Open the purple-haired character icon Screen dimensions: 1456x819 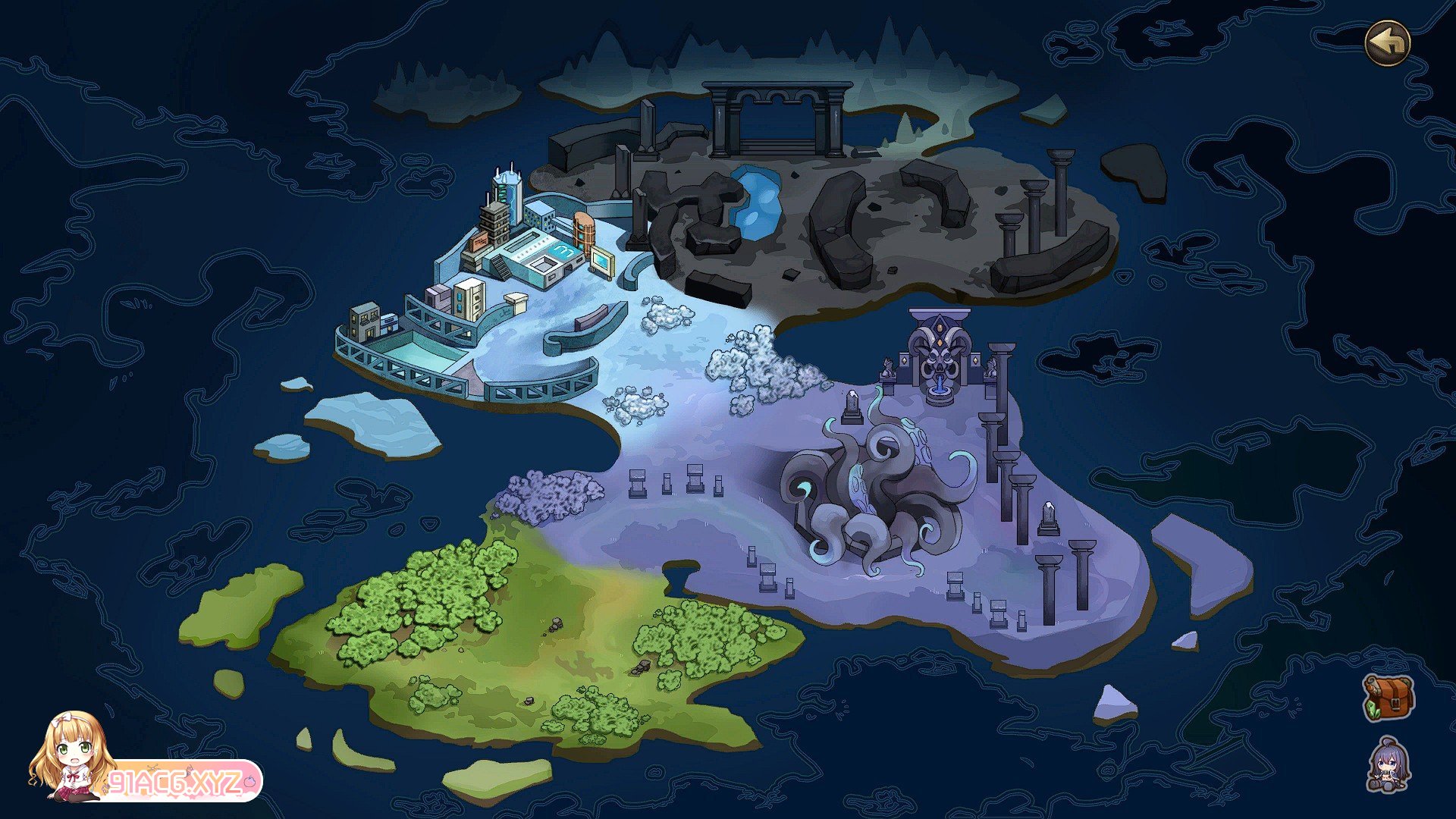pos(1389,765)
